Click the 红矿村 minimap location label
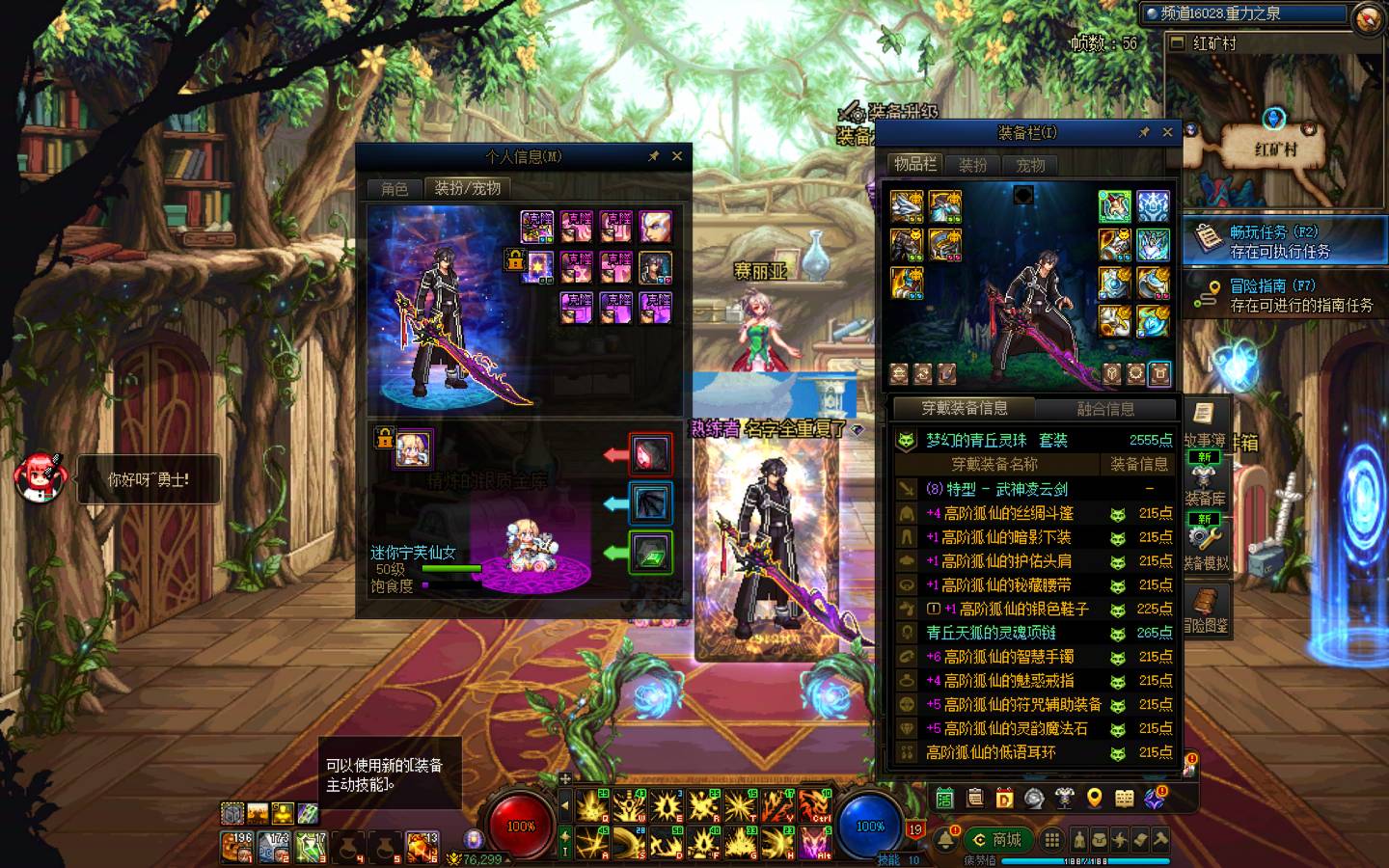 point(1275,149)
